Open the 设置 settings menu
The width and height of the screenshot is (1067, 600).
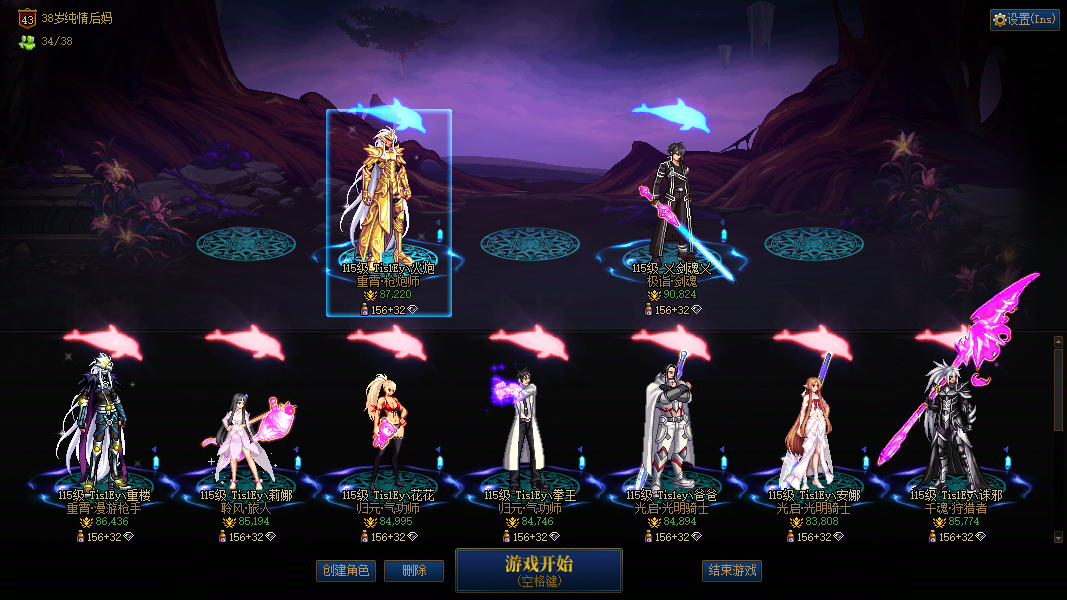point(1024,19)
